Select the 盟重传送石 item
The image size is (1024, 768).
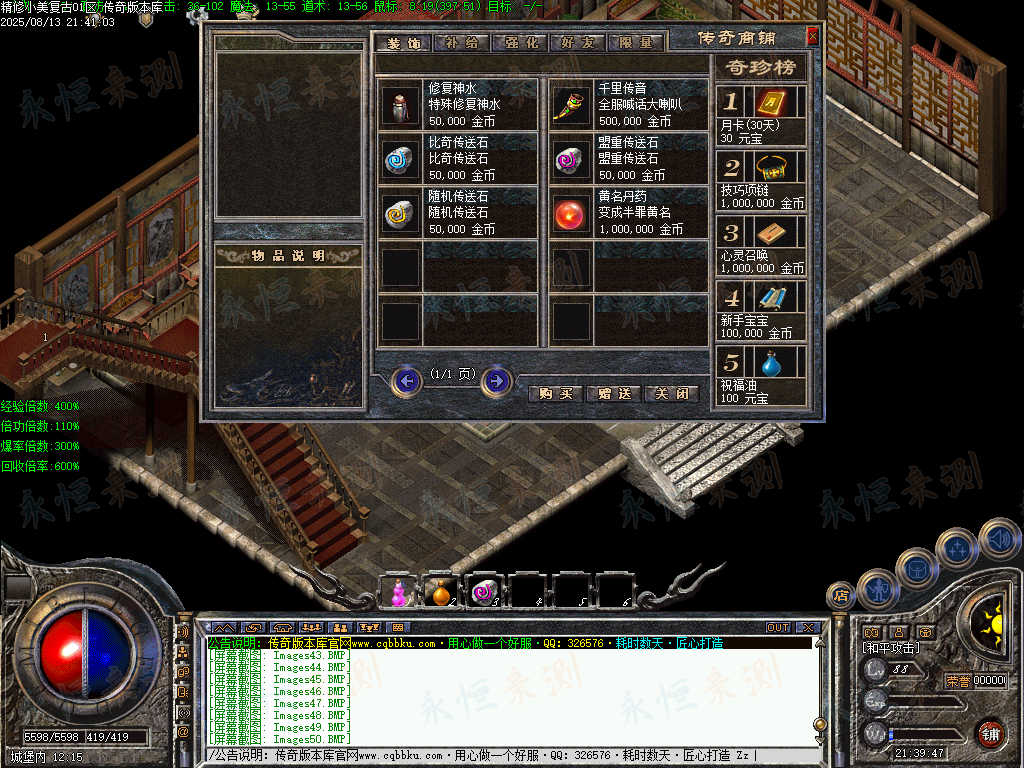point(571,159)
